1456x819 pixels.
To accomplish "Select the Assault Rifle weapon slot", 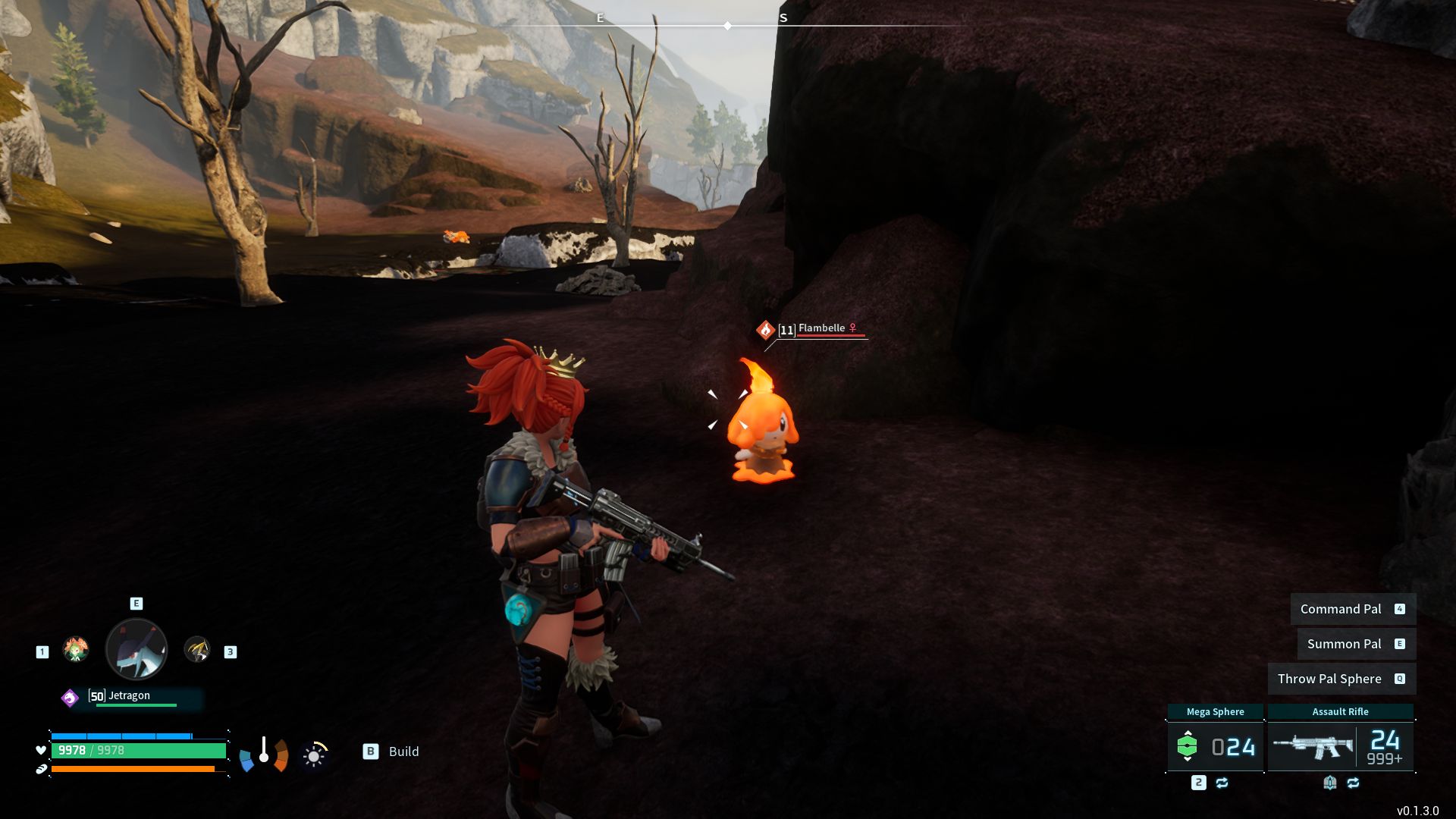I will point(1340,747).
